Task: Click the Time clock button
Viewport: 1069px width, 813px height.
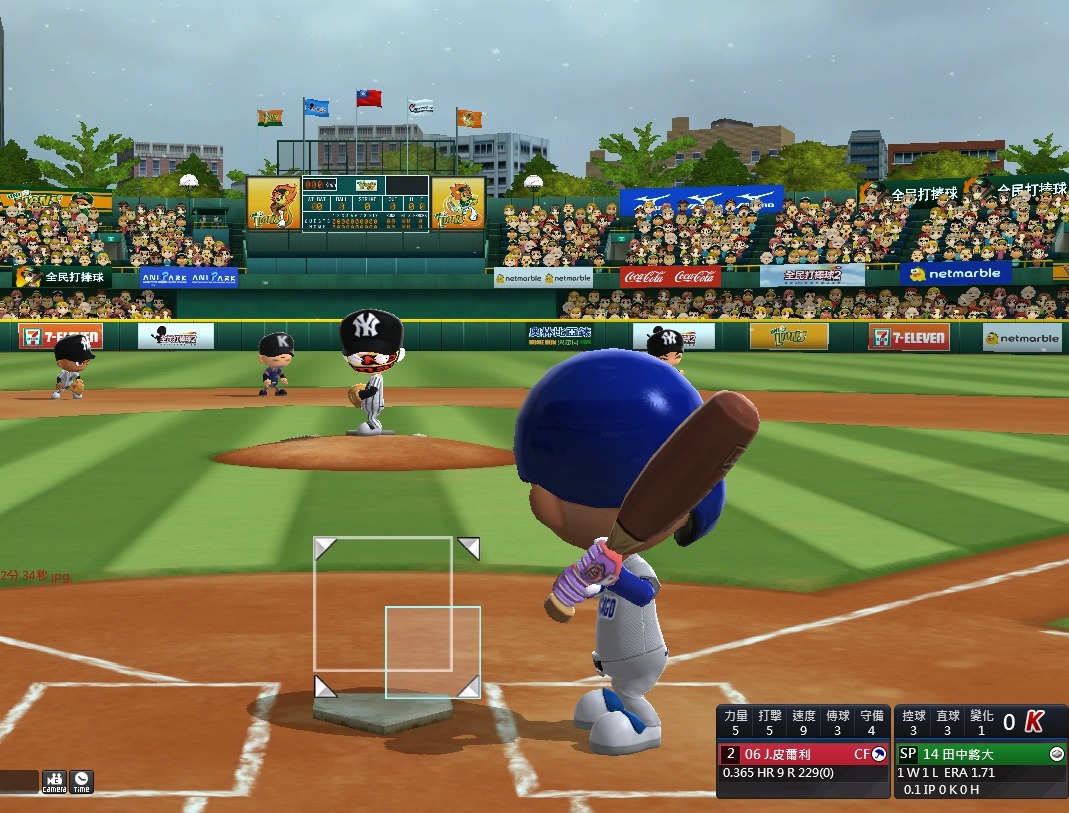Action: coord(81,781)
